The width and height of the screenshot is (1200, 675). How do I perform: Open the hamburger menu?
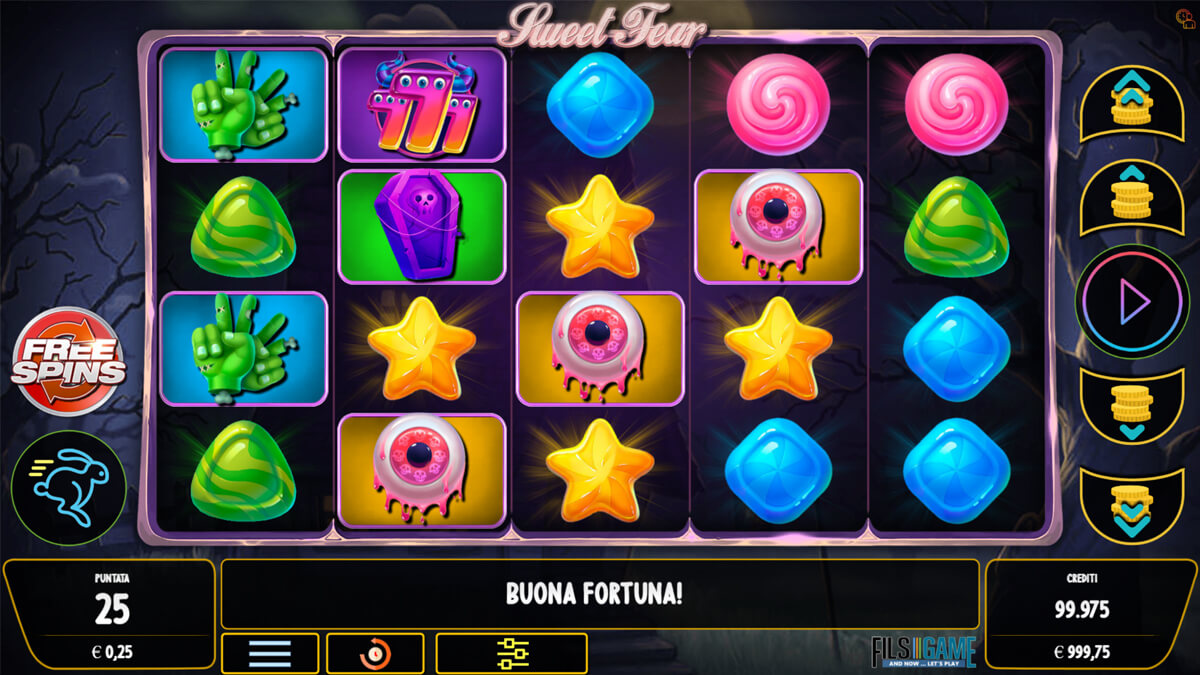[x=270, y=654]
